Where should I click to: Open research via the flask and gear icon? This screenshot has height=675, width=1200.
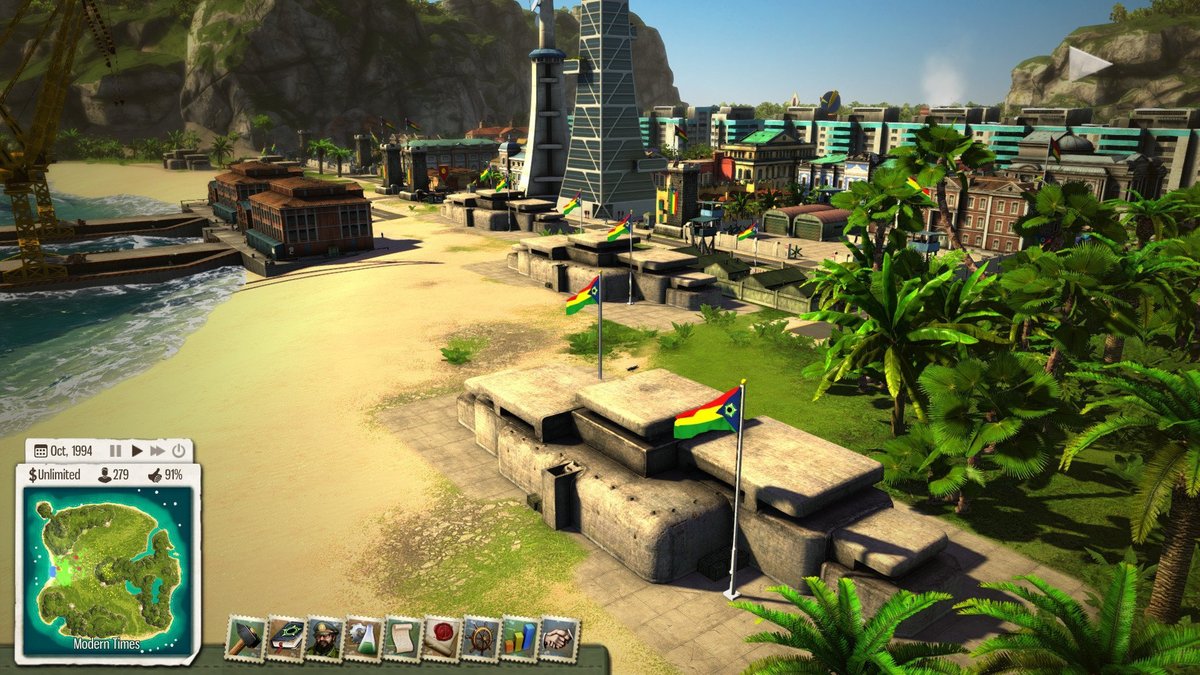tap(363, 638)
